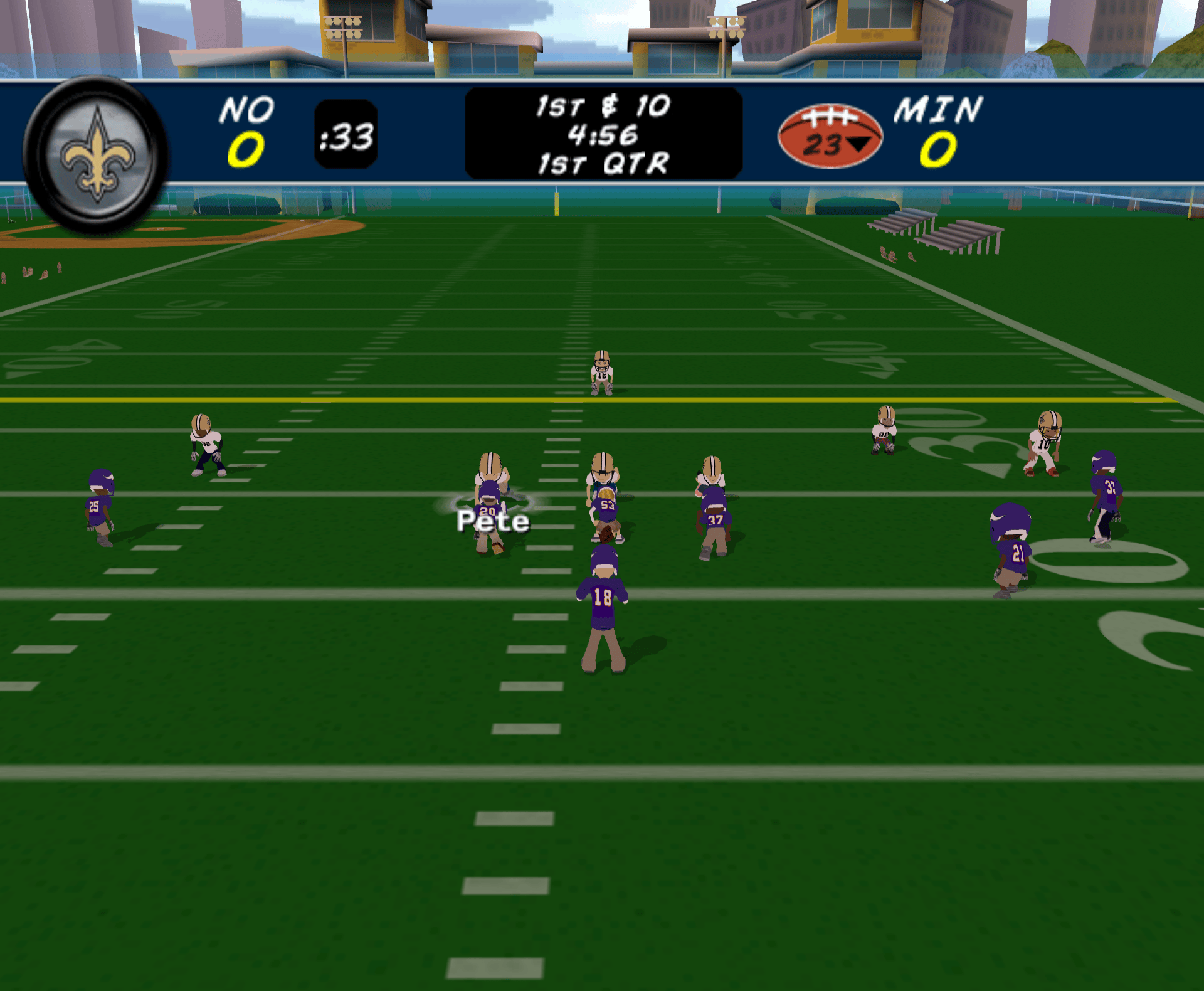Click the football yard-line indicator icon
Screen dimensions: 1204x991
point(830,136)
